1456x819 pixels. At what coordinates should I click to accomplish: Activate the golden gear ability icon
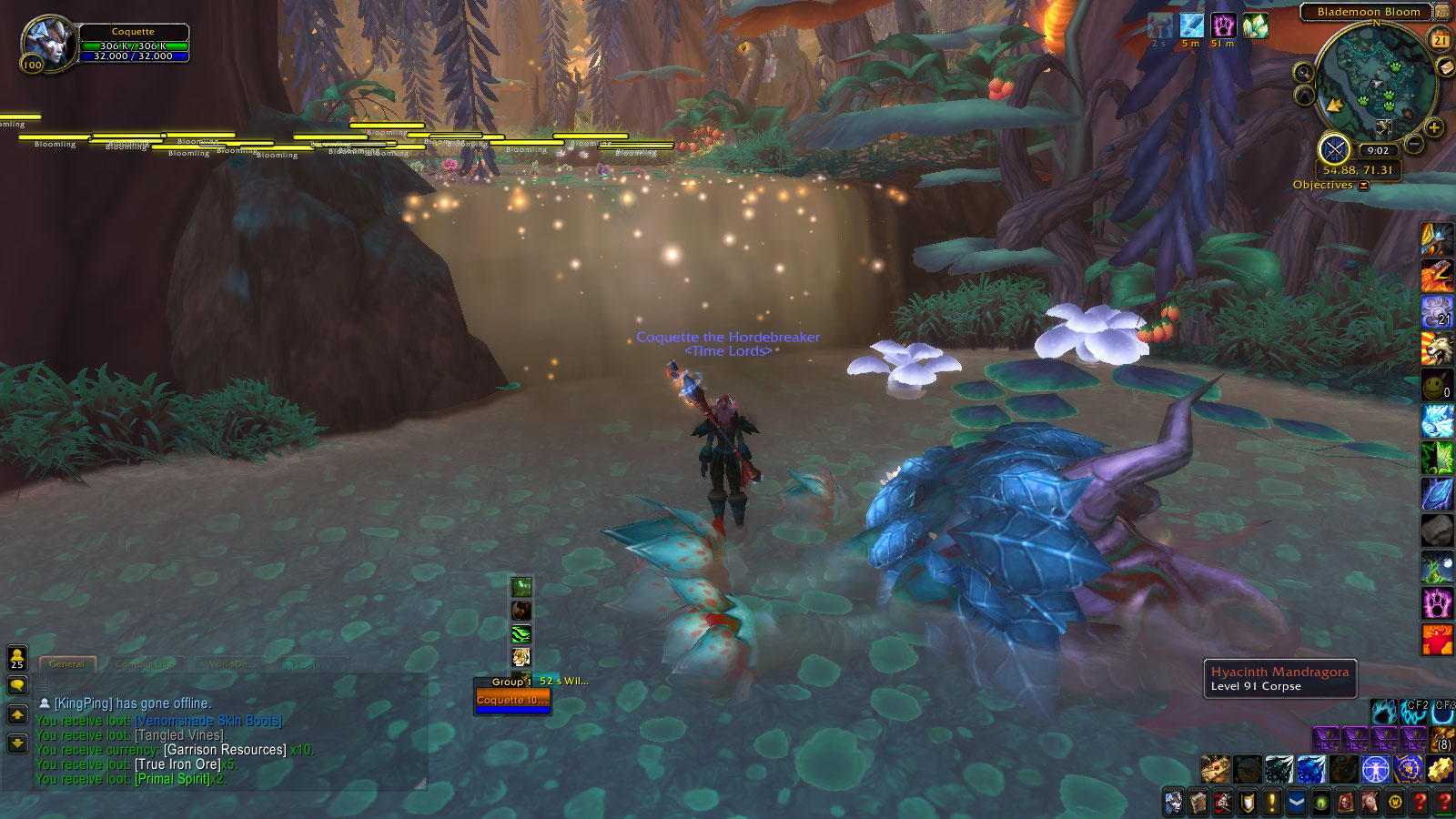(1440, 770)
